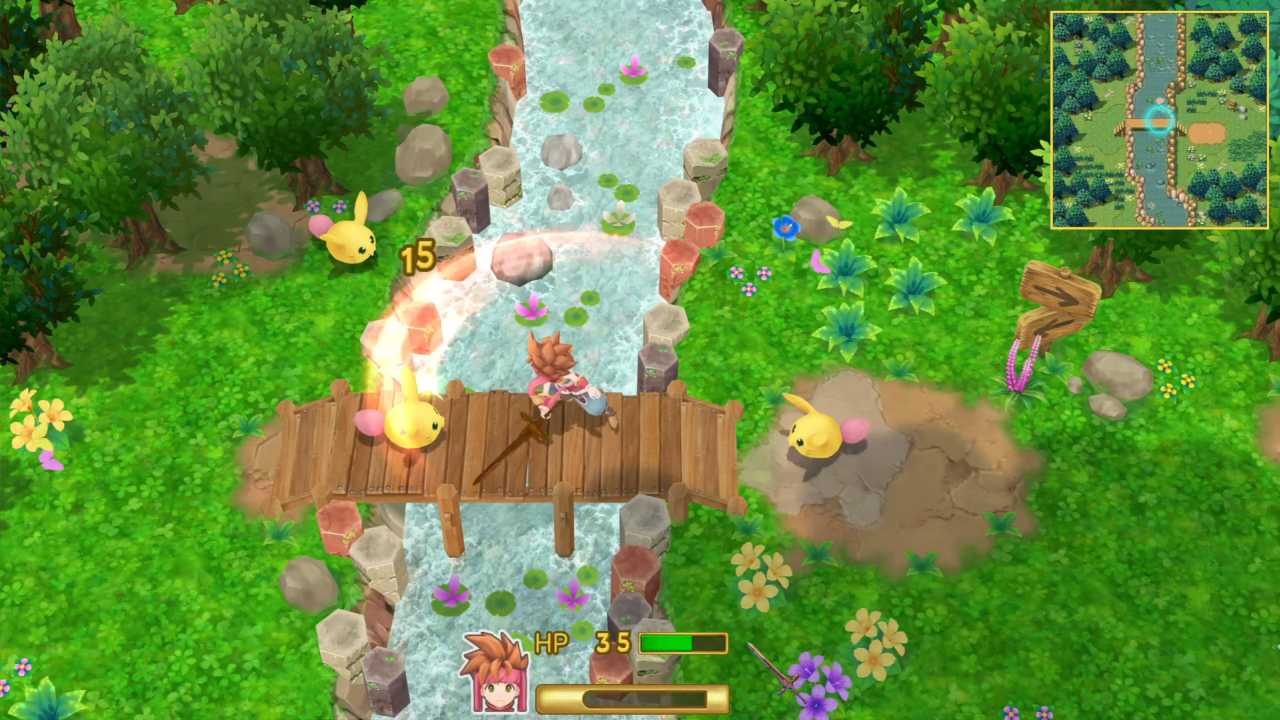The height and width of the screenshot is (720, 1280).
Task: Click the HP label beside the portrait
Action: [x=549, y=644]
